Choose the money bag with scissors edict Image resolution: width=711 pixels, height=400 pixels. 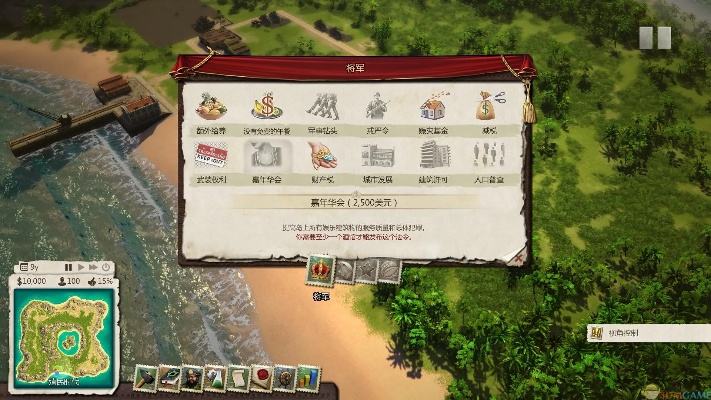point(489,107)
